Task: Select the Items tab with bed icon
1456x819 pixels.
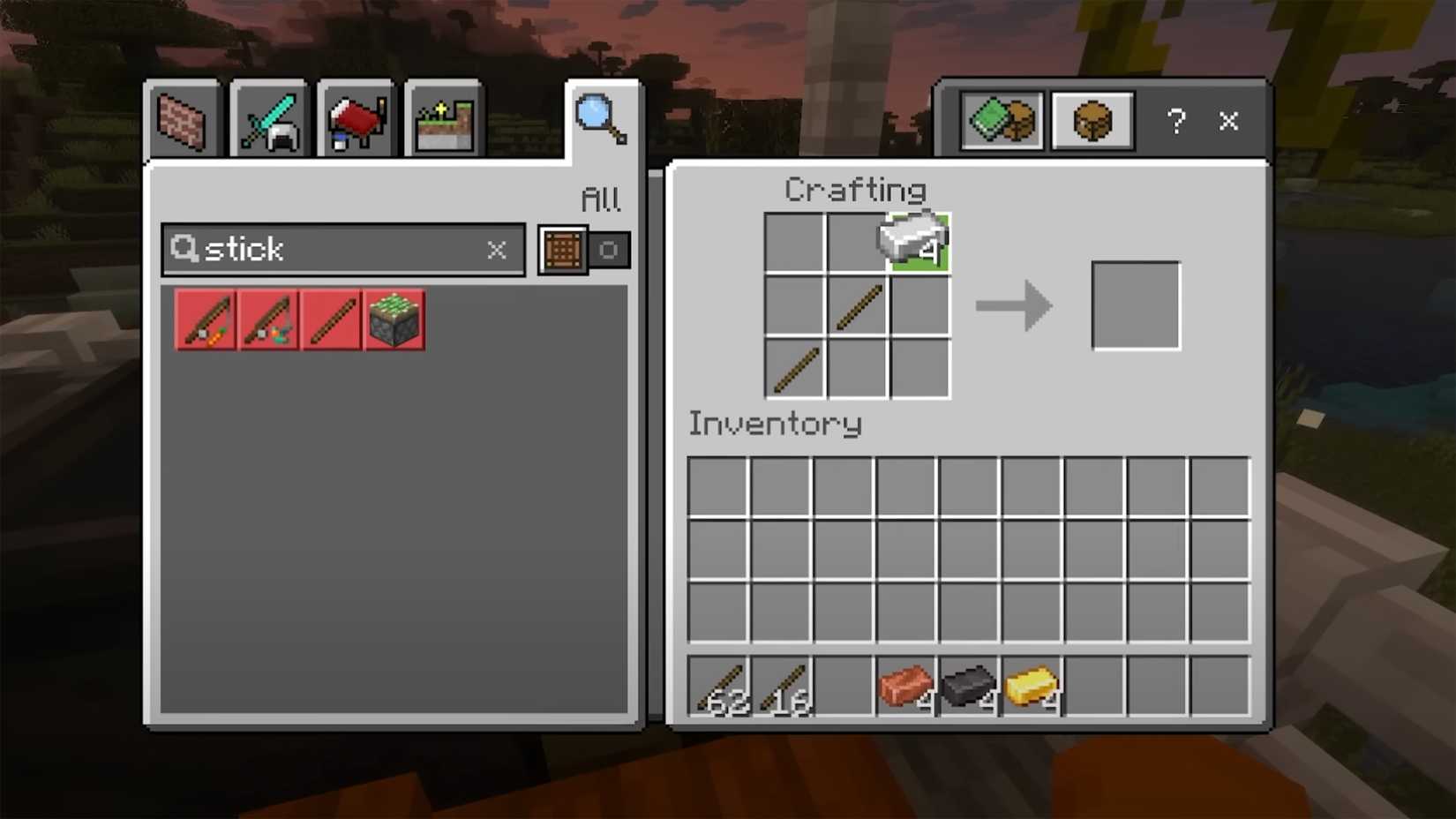Action: click(356, 121)
